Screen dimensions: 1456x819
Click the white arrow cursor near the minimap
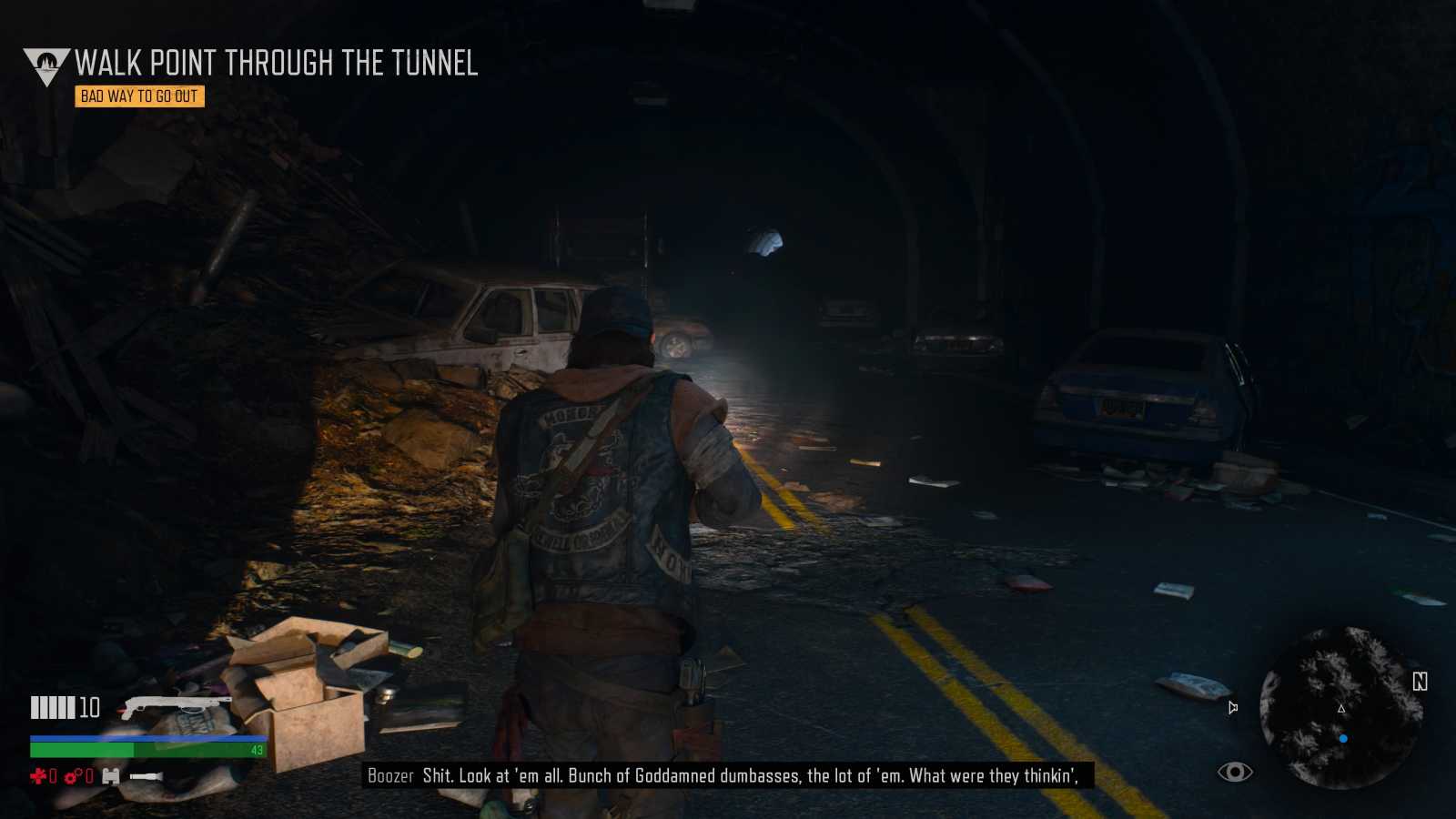pyautogui.click(x=1234, y=706)
